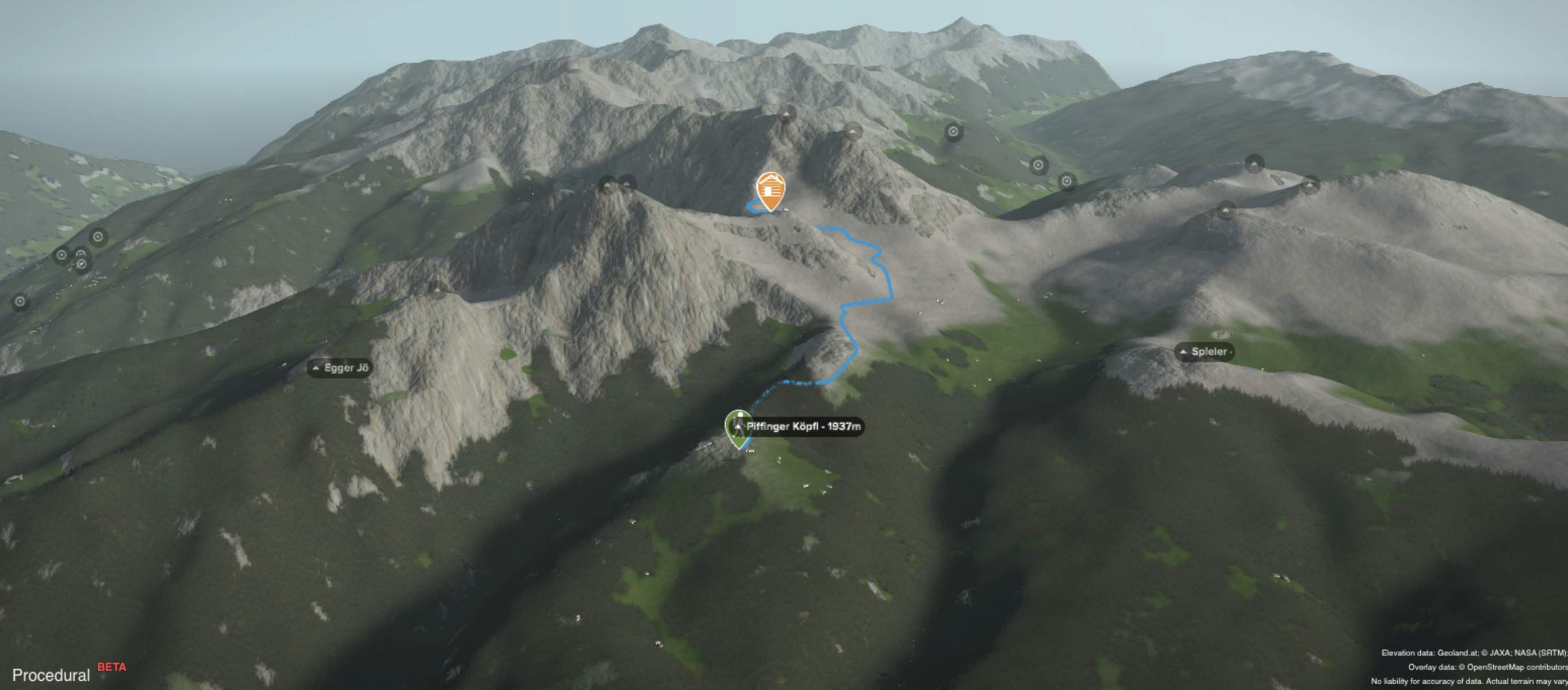Select the Egger Jö peak label
The width and height of the screenshot is (1568, 690).
click(340, 367)
